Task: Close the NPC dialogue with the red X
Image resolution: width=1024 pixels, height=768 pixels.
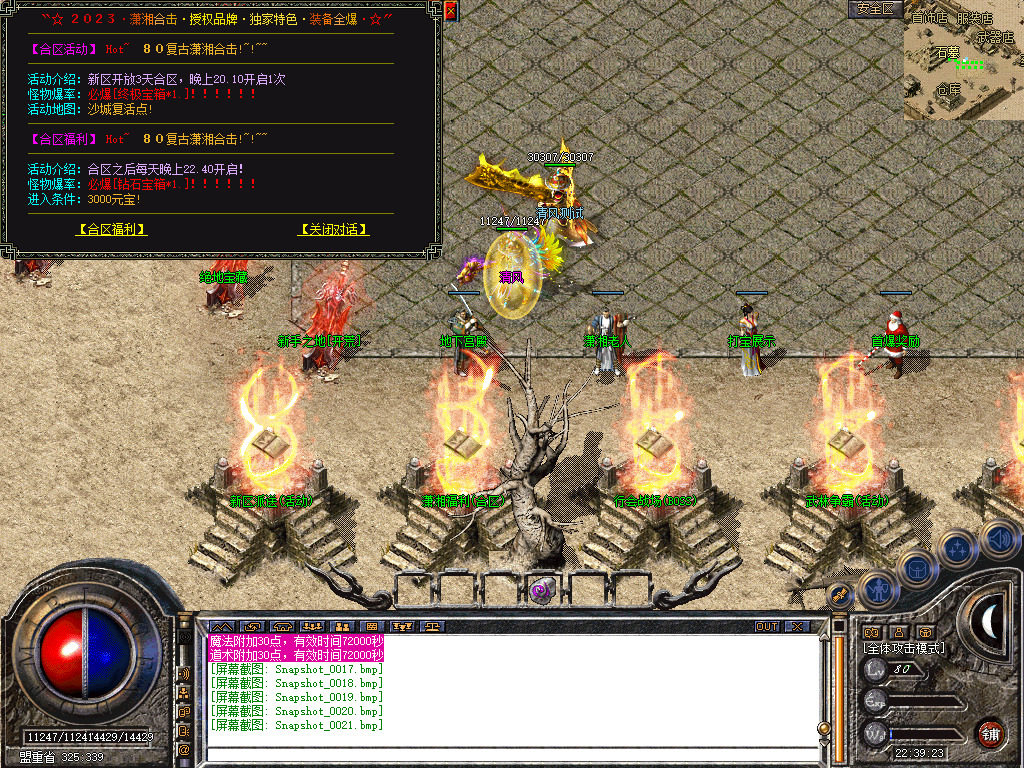Action: coord(450,12)
